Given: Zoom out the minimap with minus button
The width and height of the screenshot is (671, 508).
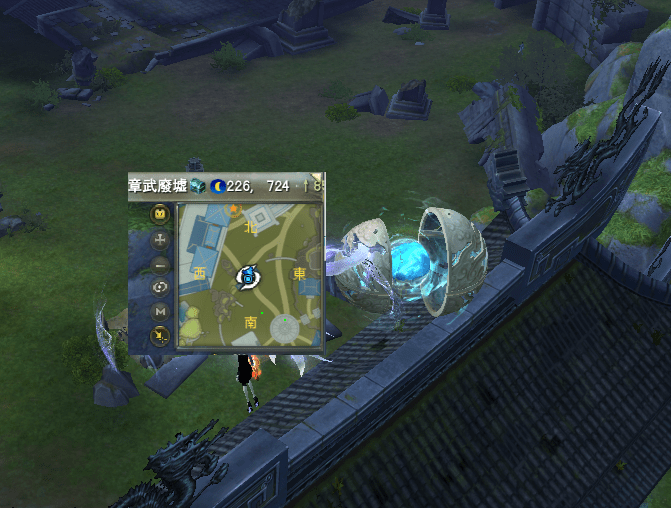Looking at the screenshot, I should (160, 265).
